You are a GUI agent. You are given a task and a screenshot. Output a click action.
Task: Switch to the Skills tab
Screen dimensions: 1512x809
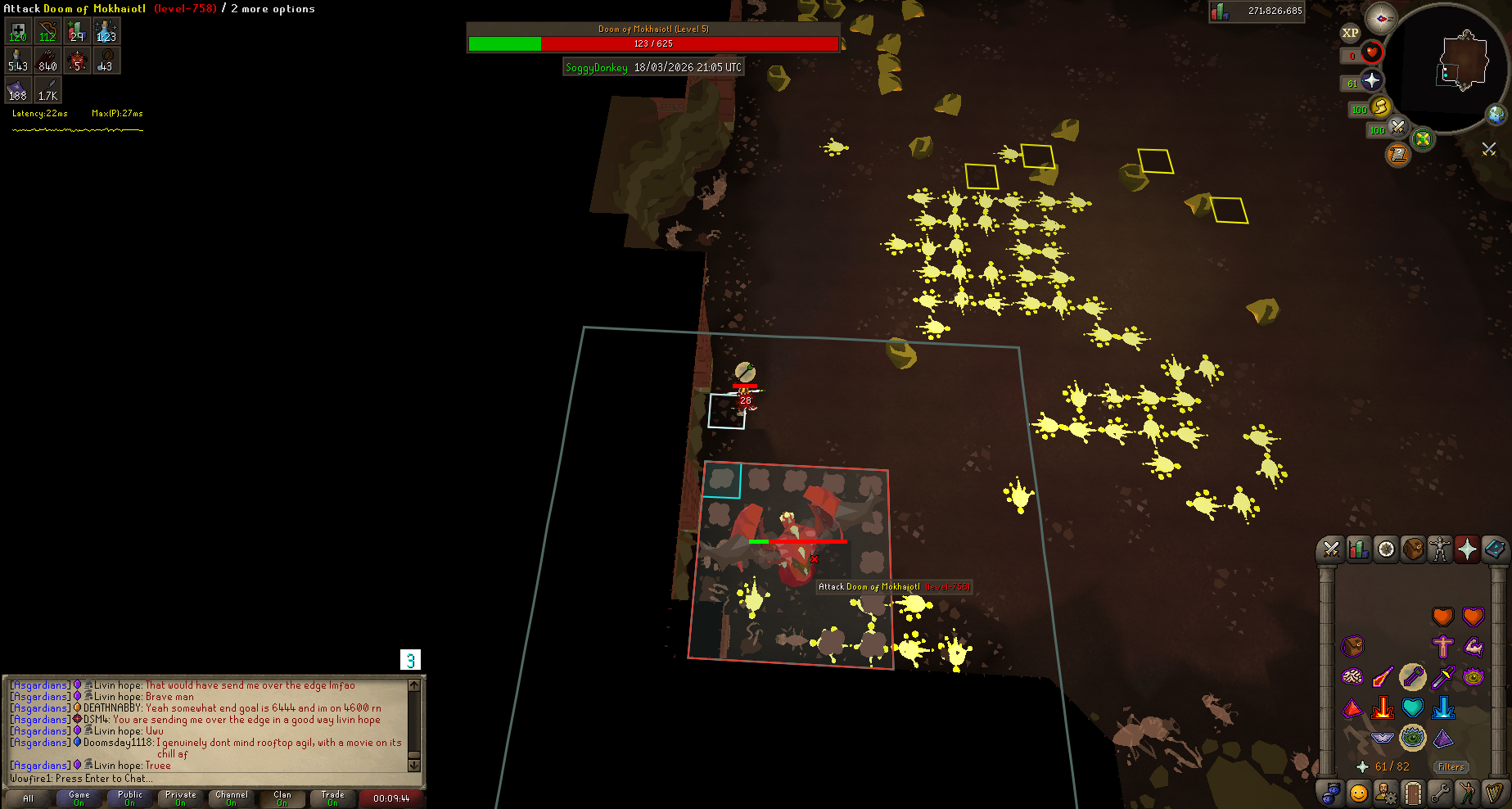click(x=1359, y=549)
